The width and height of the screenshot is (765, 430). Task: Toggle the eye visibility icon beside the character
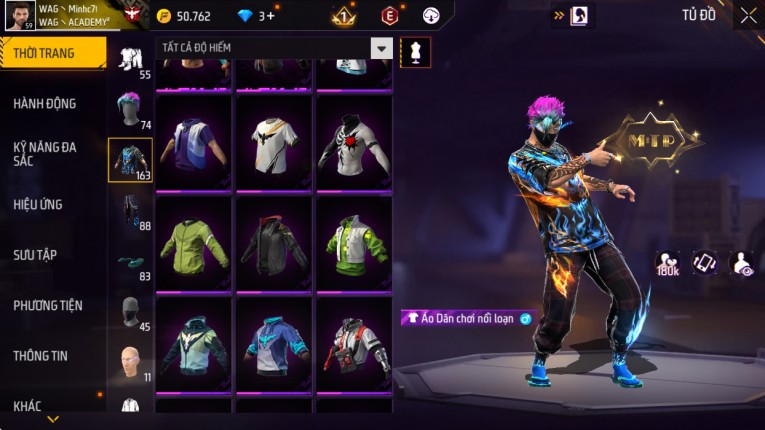tap(743, 262)
